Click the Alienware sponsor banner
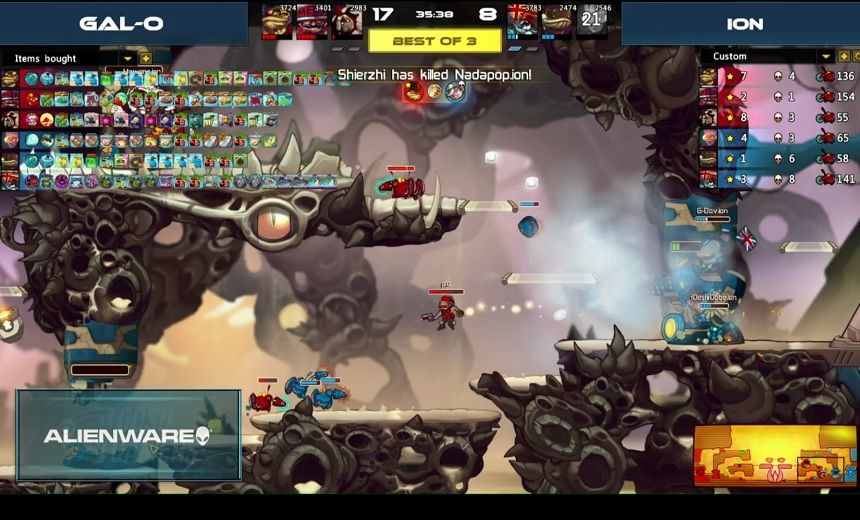Screen dimensions: 860x520 pos(128,435)
